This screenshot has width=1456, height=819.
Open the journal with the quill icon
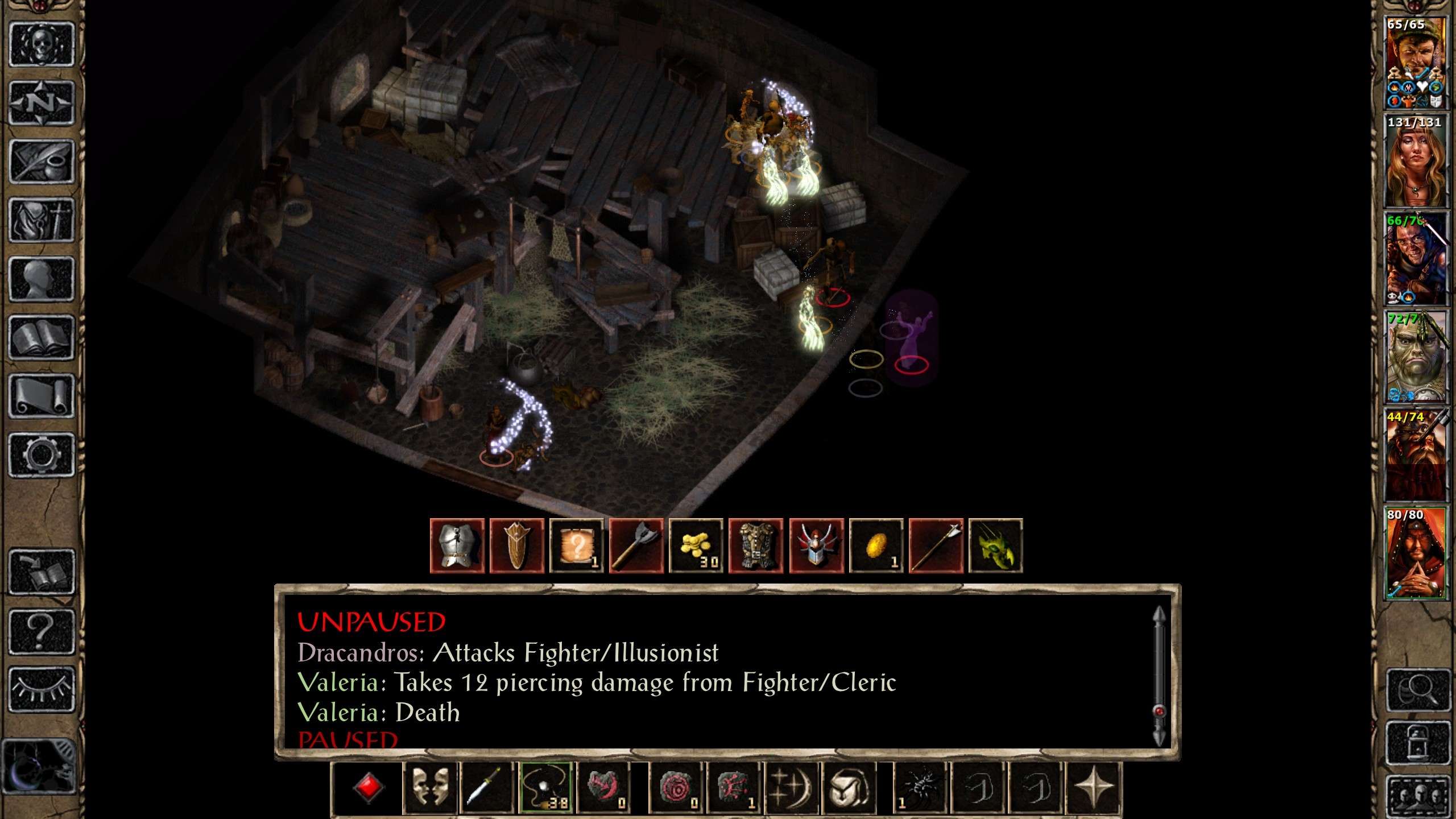[x=42, y=162]
